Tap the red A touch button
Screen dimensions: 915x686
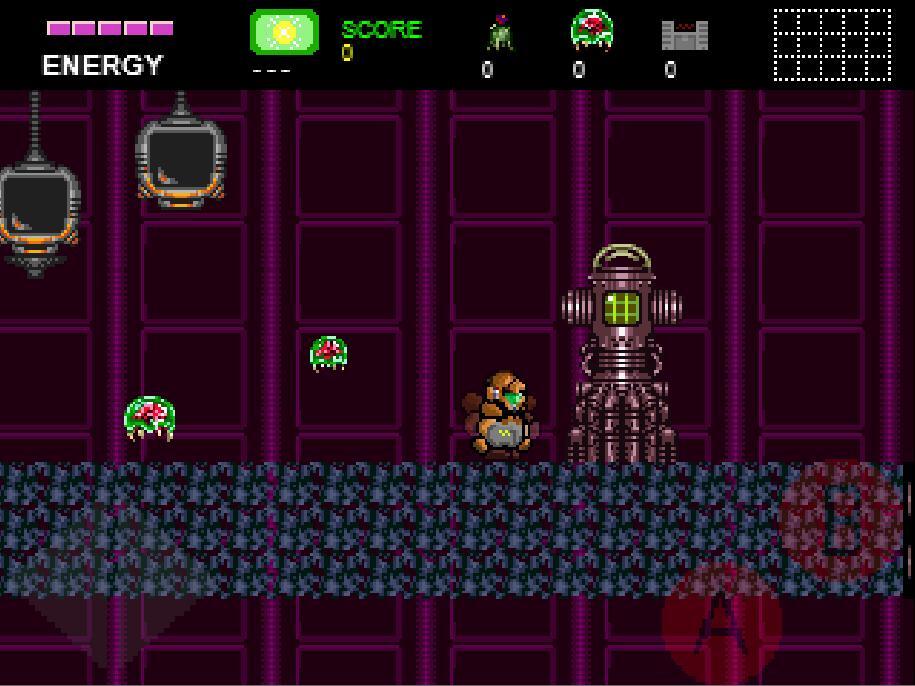pos(720,623)
